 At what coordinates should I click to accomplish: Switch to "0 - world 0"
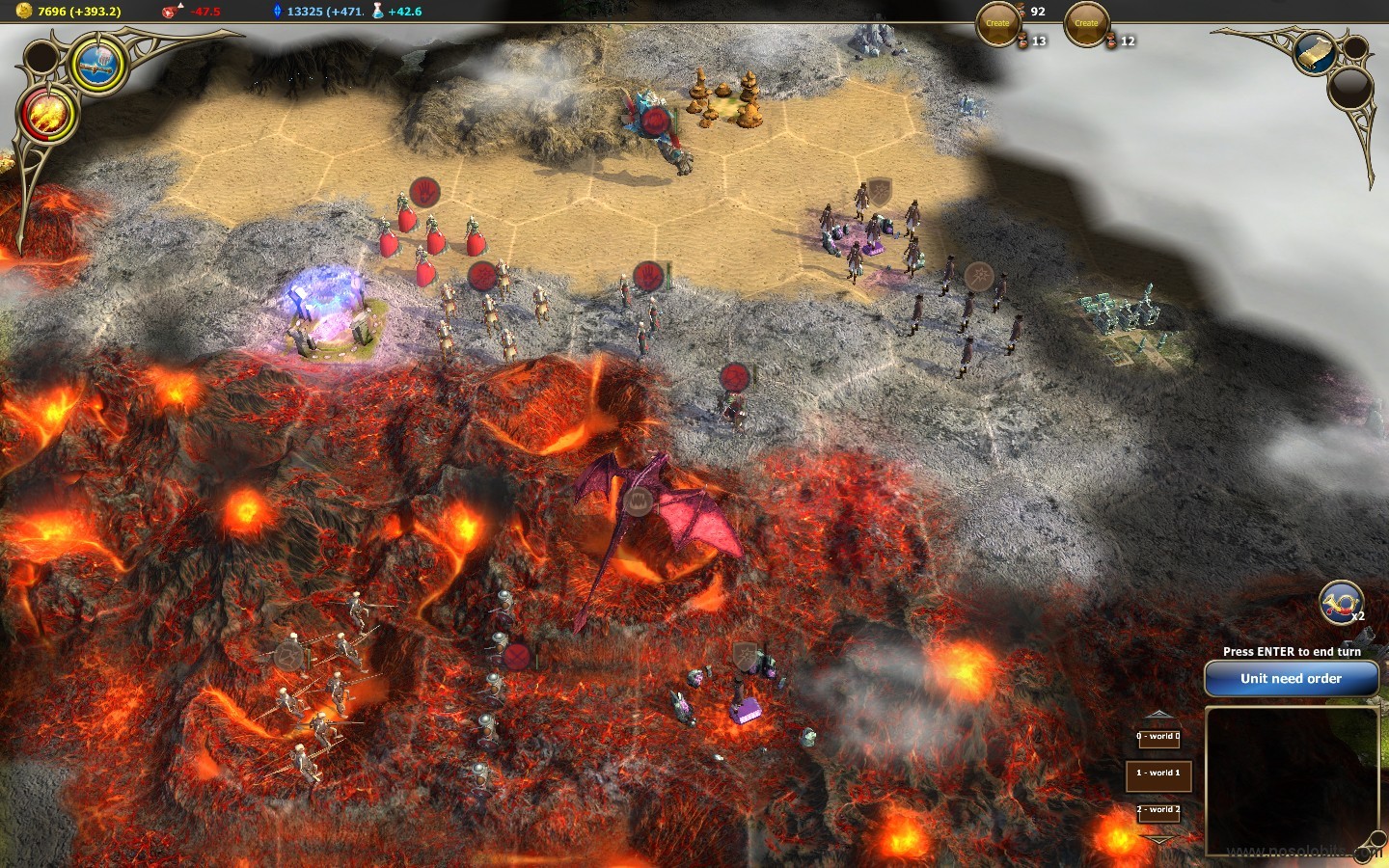(1158, 737)
